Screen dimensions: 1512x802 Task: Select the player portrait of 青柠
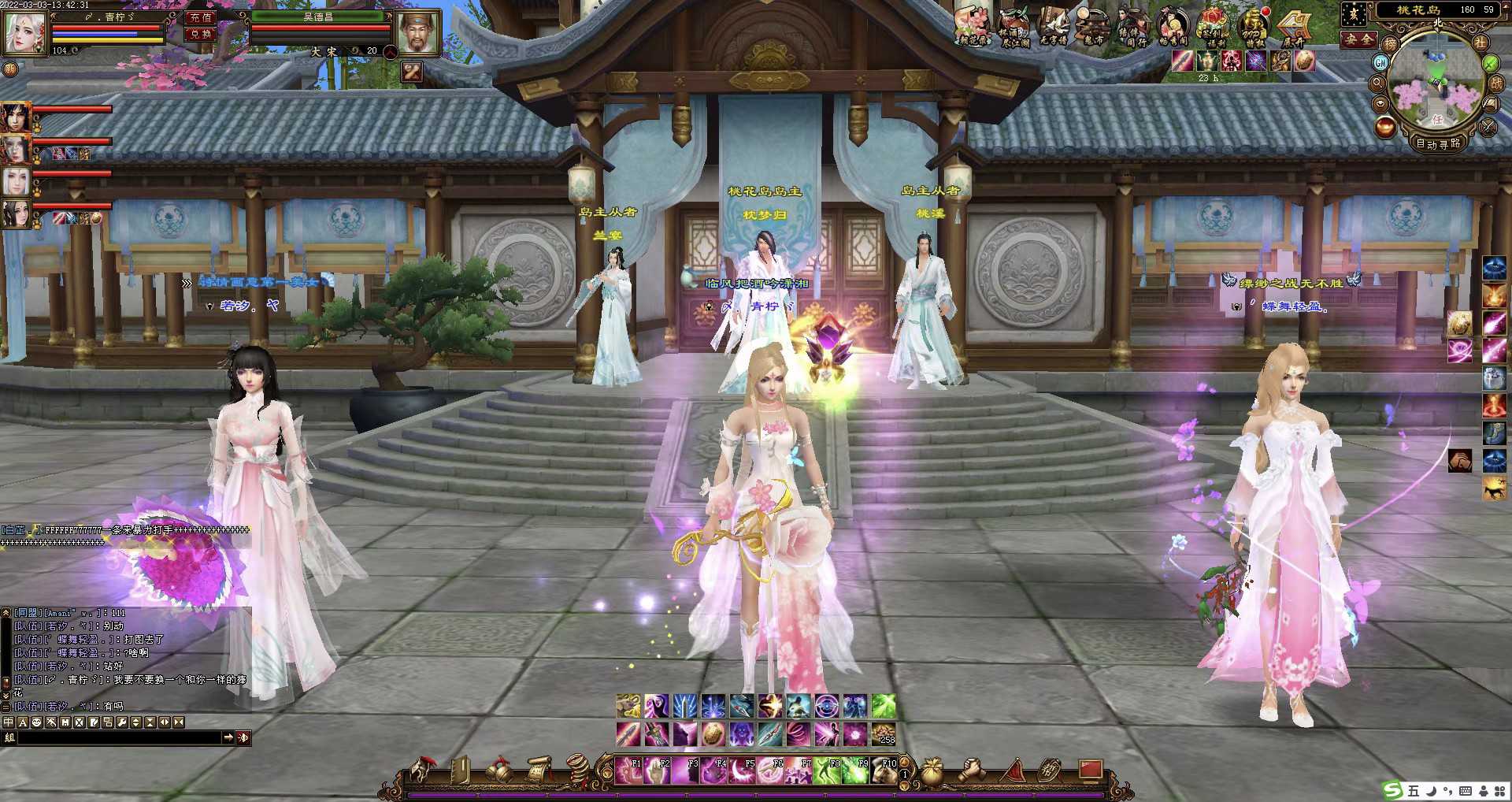(x=25, y=32)
